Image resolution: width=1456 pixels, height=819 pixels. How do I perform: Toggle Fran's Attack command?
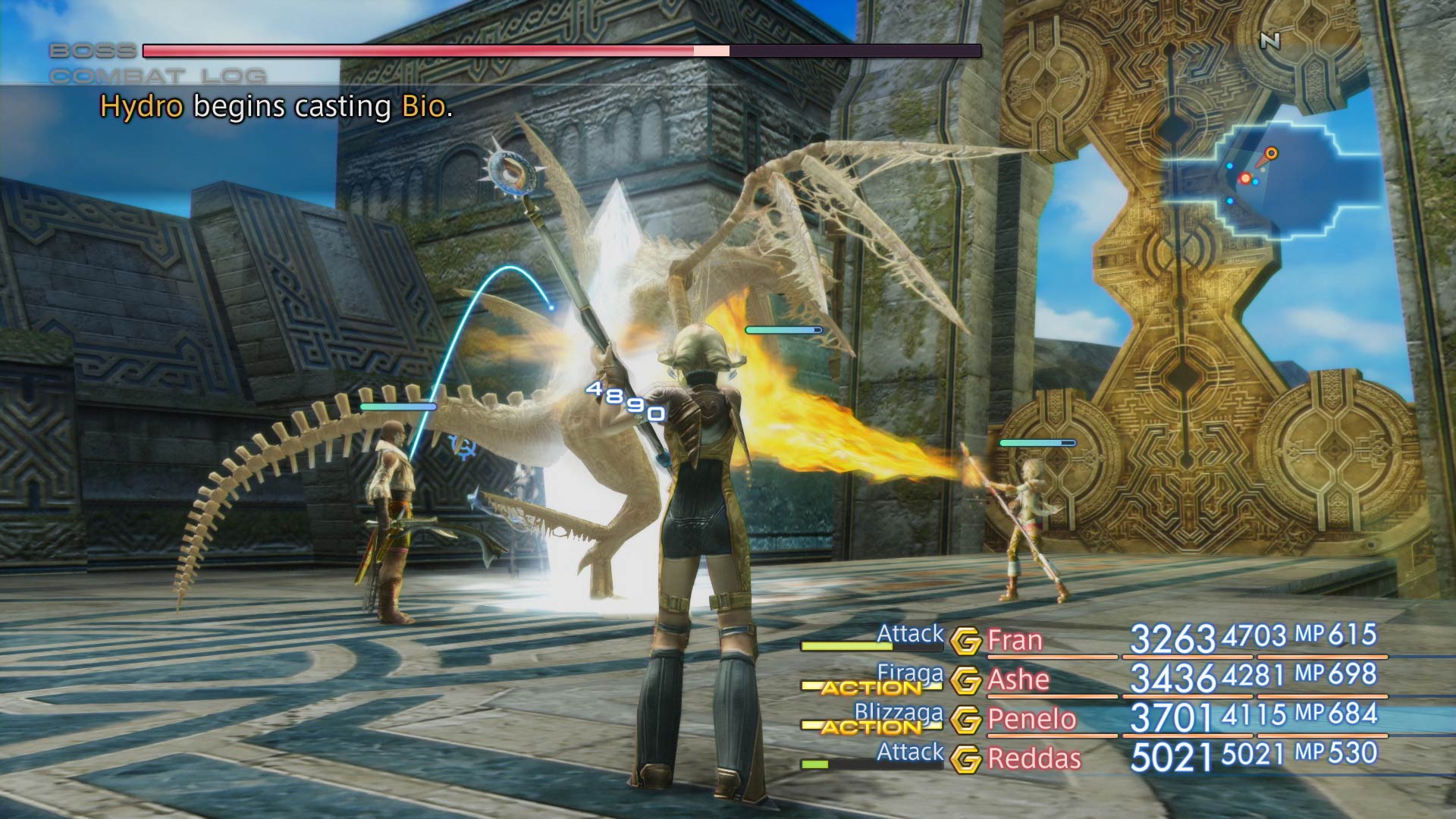pyautogui.click(x=910, y=632)
